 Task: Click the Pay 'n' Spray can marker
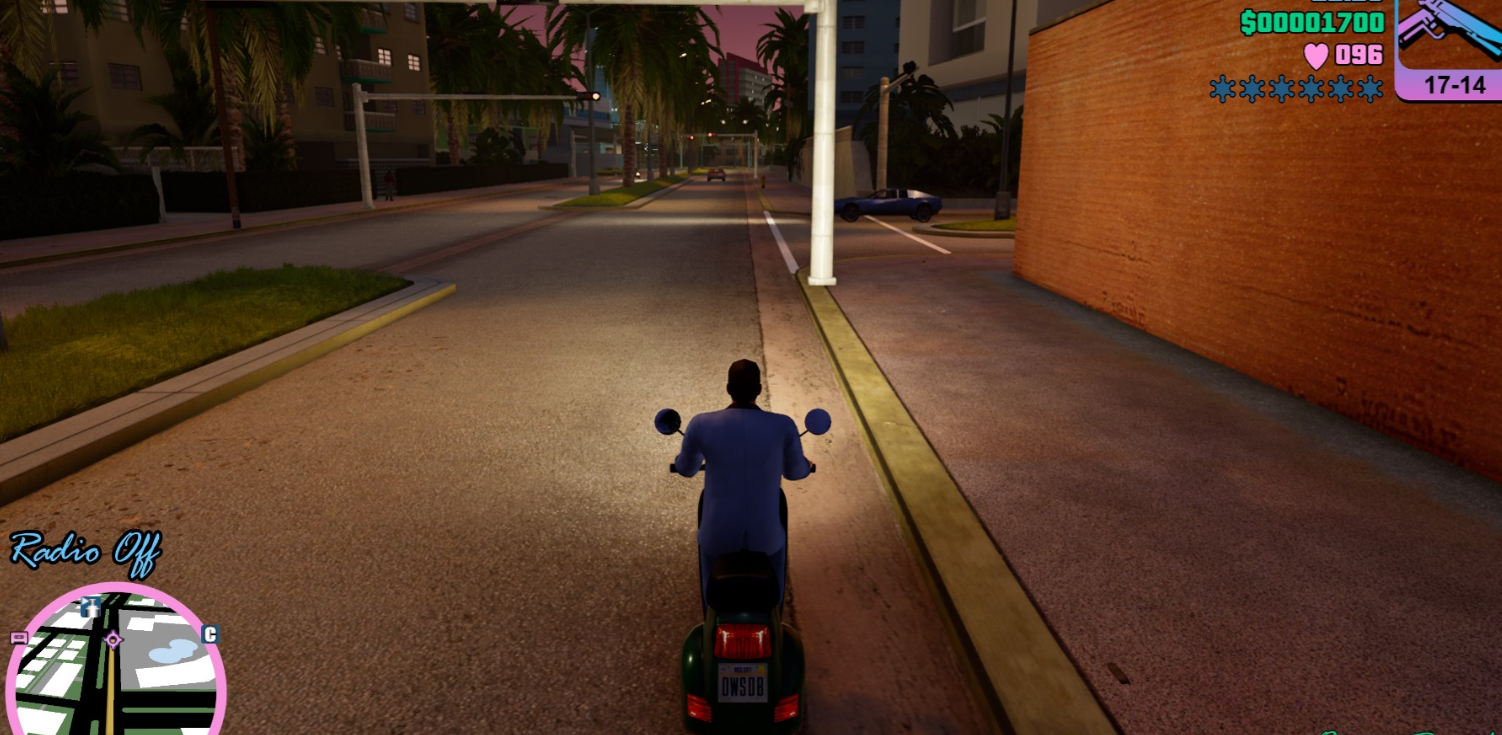click(92, 606)
